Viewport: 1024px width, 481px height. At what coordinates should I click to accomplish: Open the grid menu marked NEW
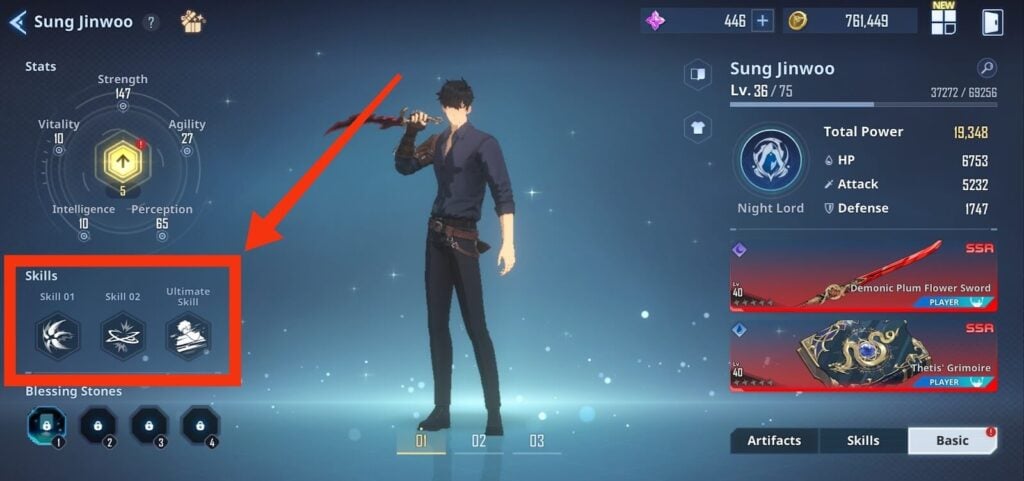pos(943,22)
